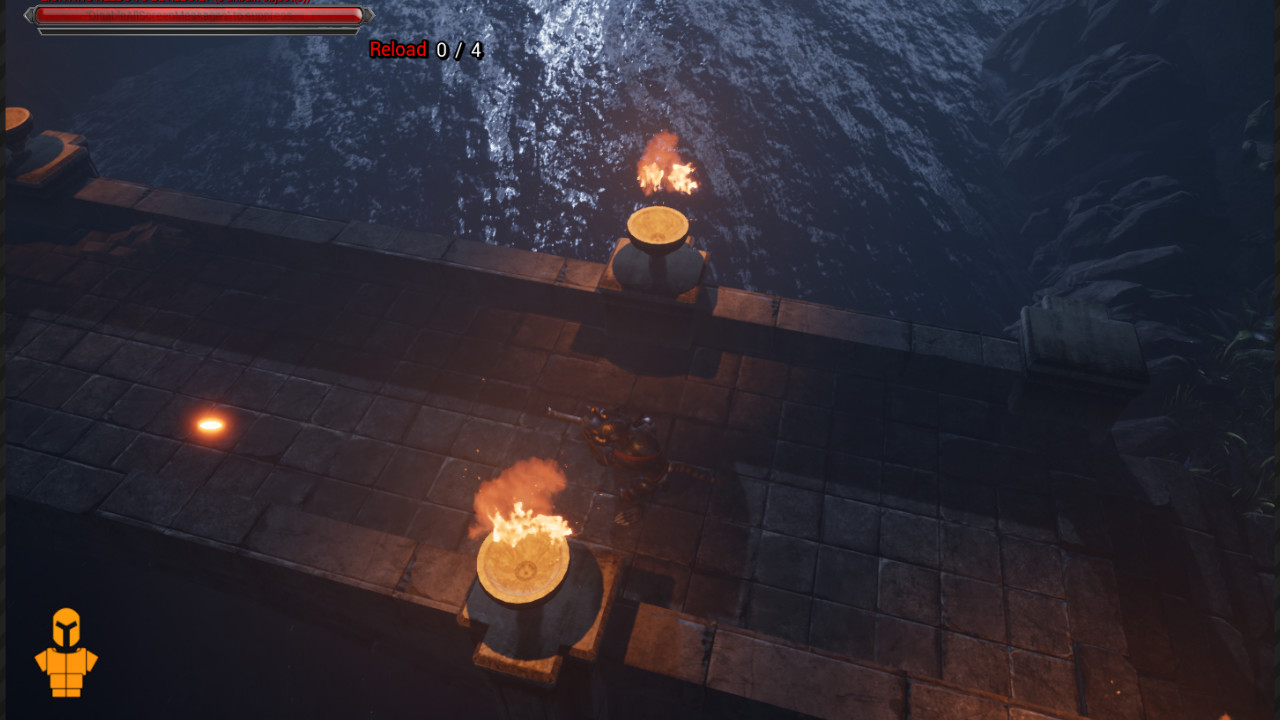Click the red health bar

200,13
